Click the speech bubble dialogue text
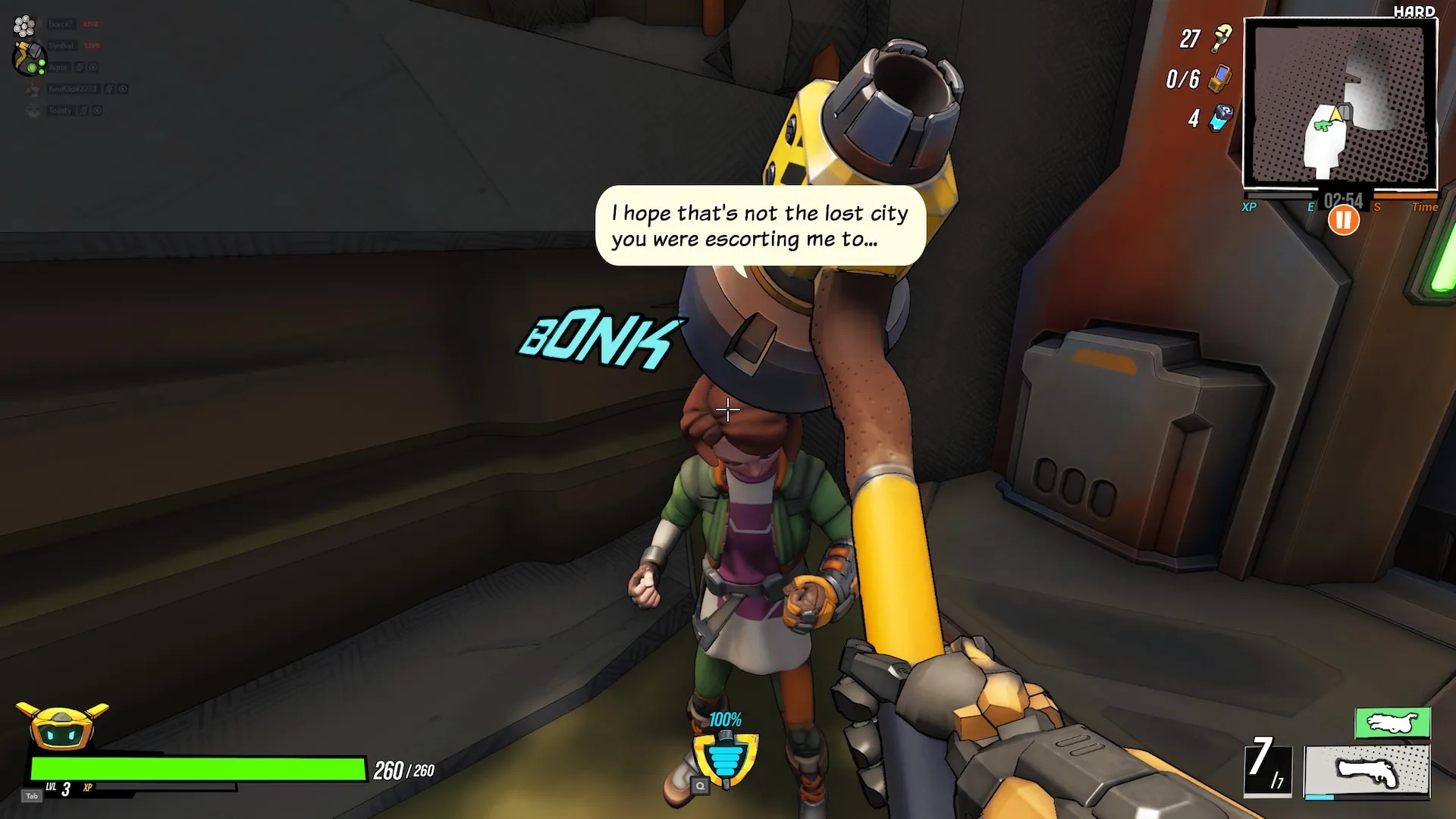Viewport: 1456px width, 819px height. pos(760,226)
